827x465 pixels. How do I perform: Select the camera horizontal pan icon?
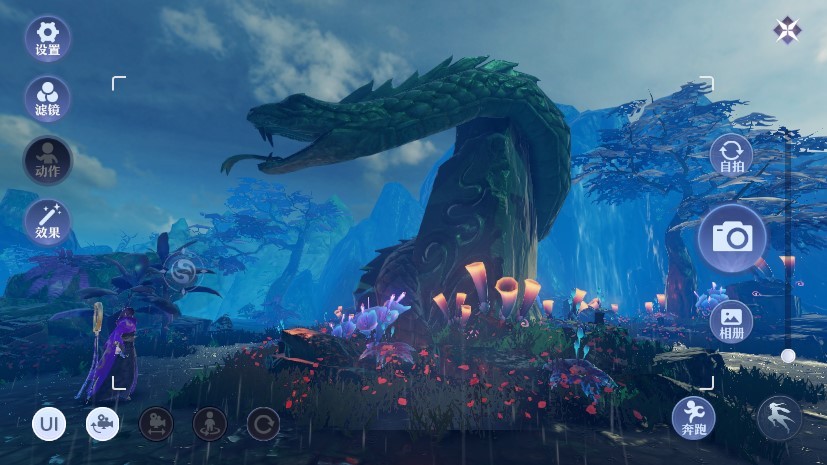coord(156,424)
